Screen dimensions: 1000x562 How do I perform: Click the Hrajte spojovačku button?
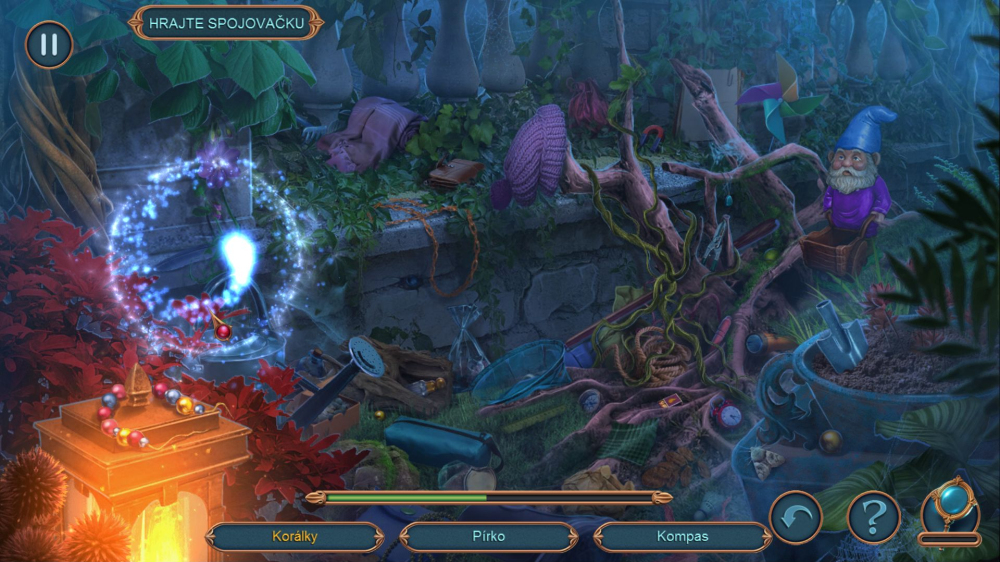226,23
